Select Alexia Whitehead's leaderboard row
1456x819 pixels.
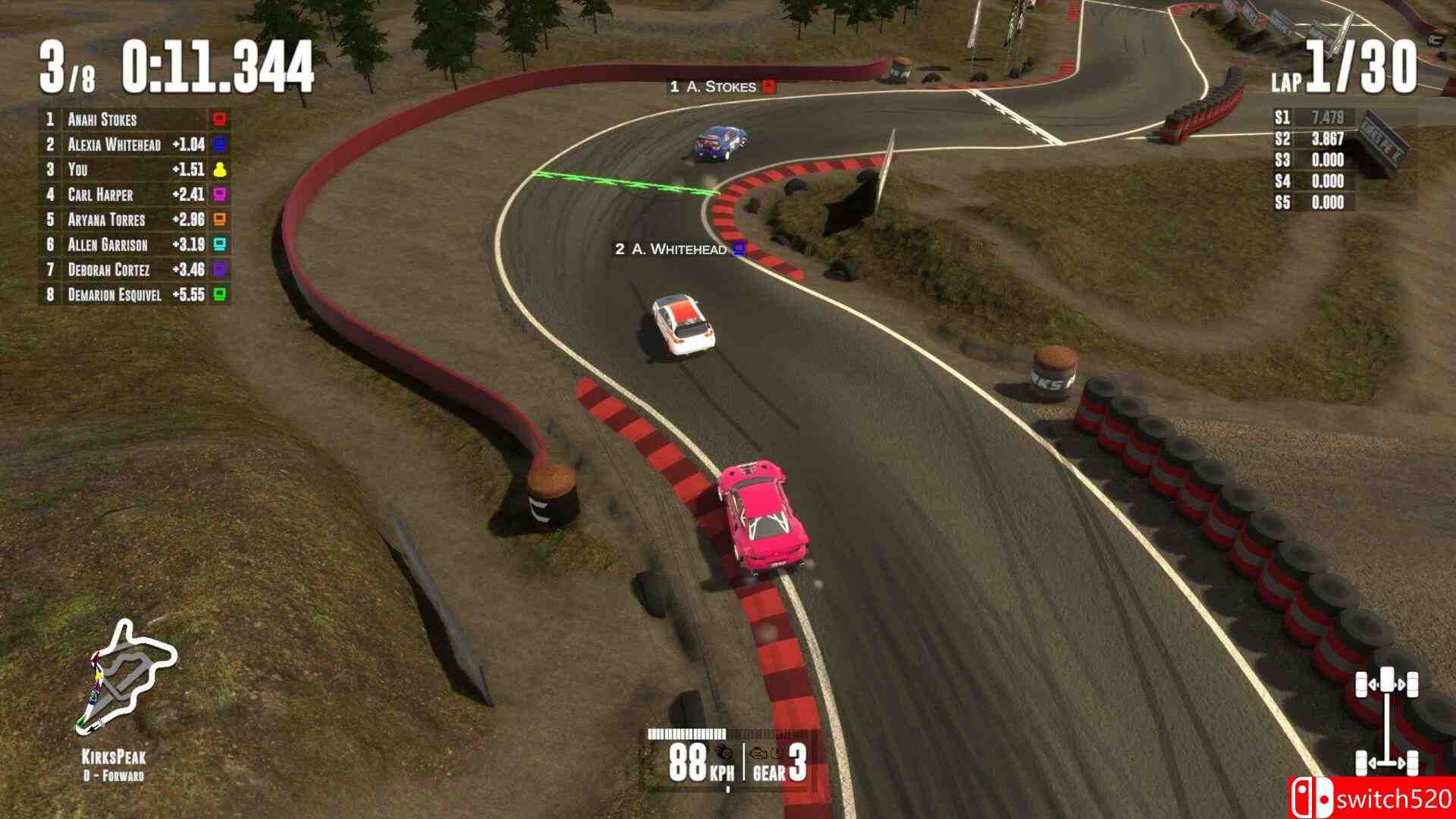point(133,144)
